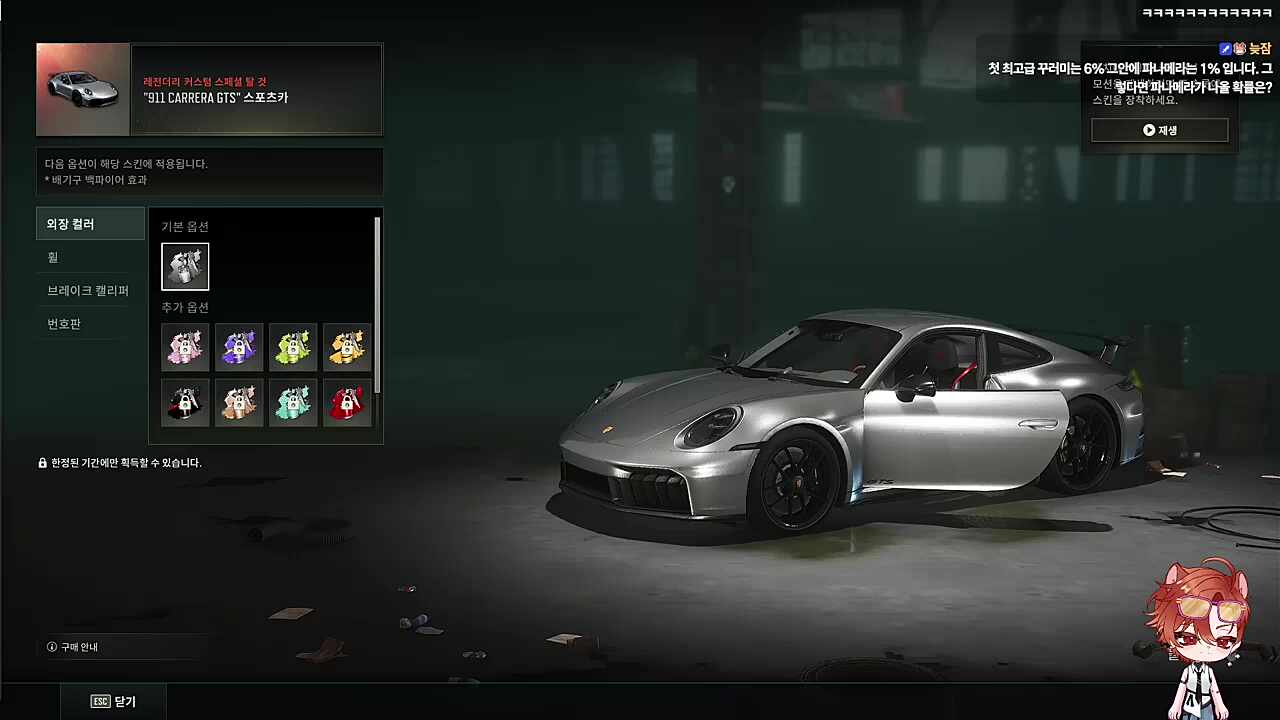This screenshot has height=720, width=1280.
Task: Pick the locked purple paint color
Action: click(239, 347)
